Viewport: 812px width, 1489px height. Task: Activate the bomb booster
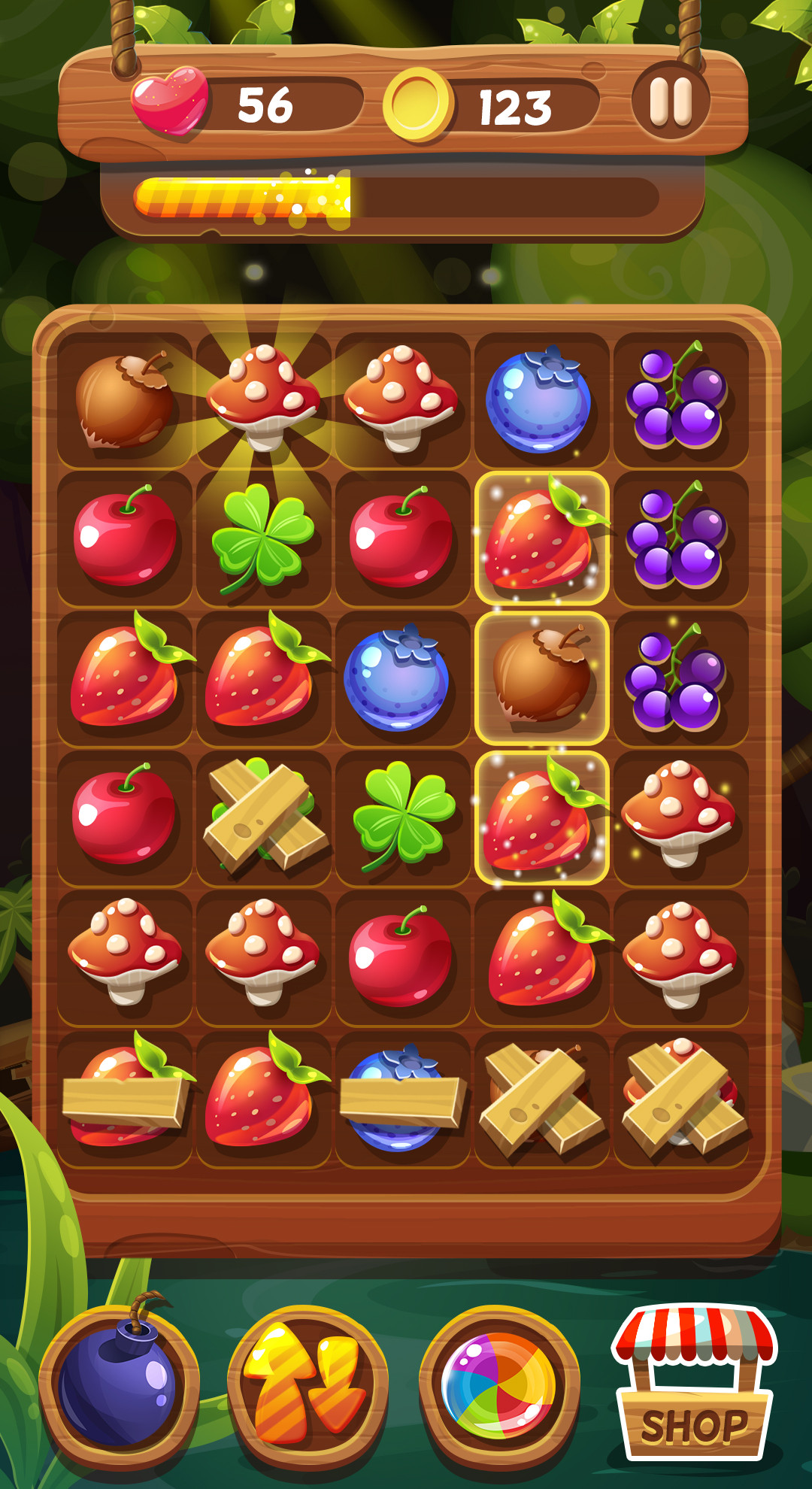coord(119,1385)
